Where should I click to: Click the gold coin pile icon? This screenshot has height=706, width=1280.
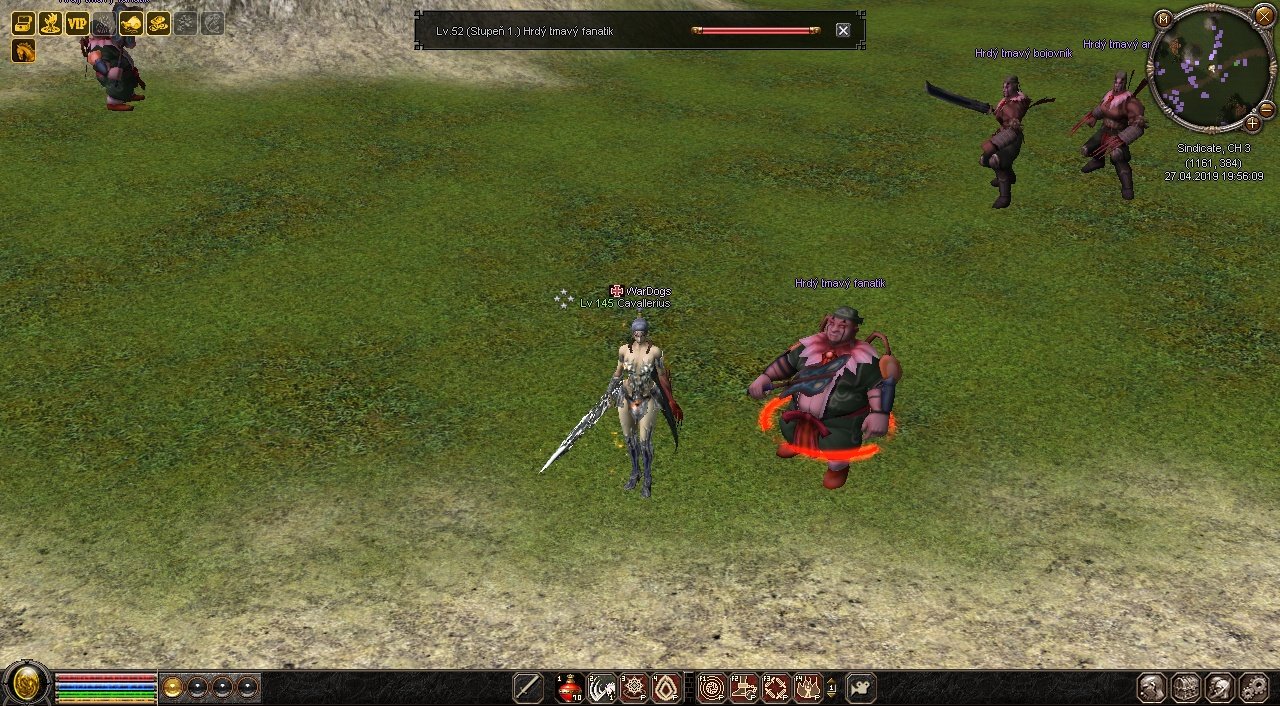click(158, 23)
